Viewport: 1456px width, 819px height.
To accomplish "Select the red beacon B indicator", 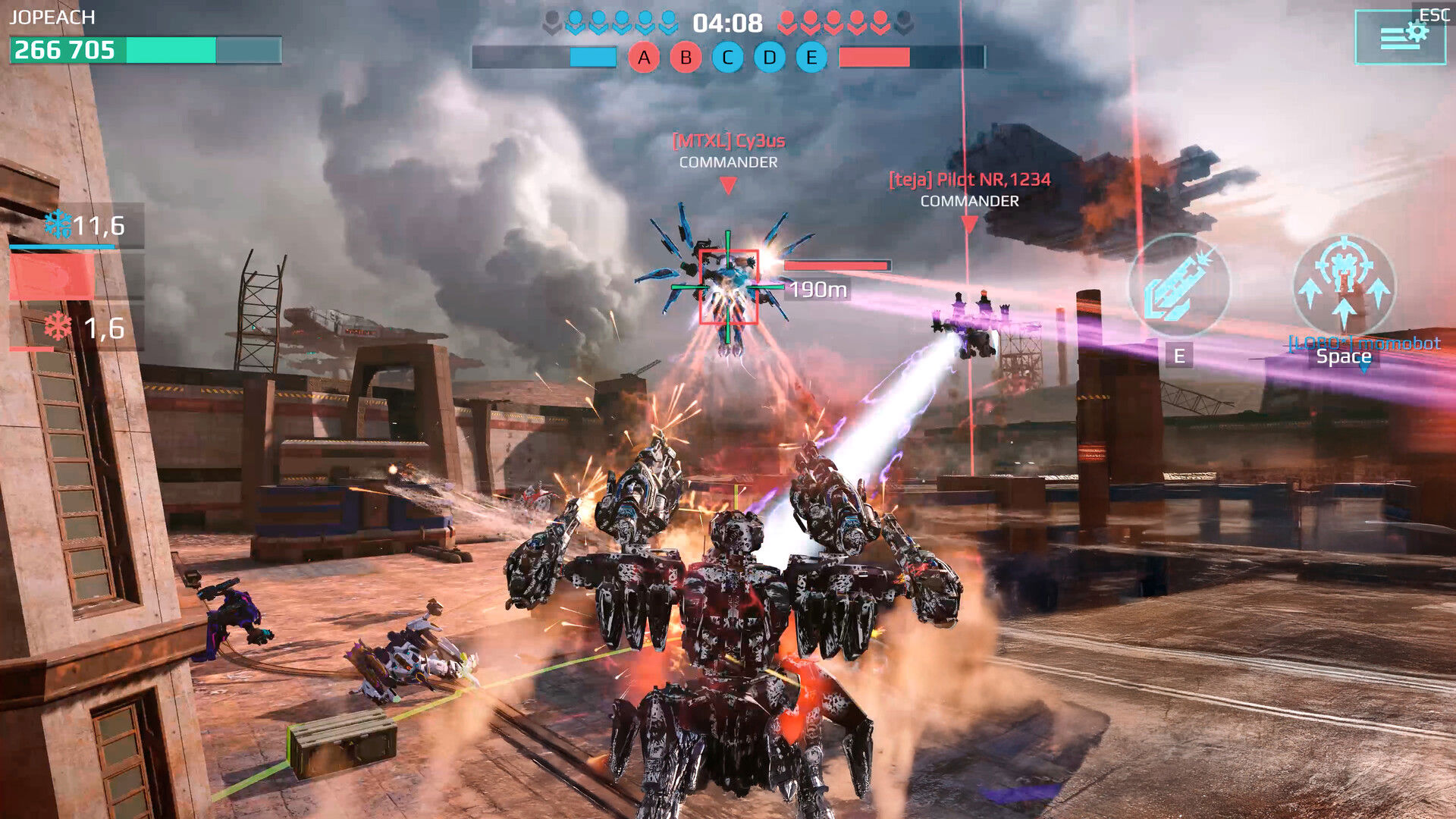I will (686, 55).
